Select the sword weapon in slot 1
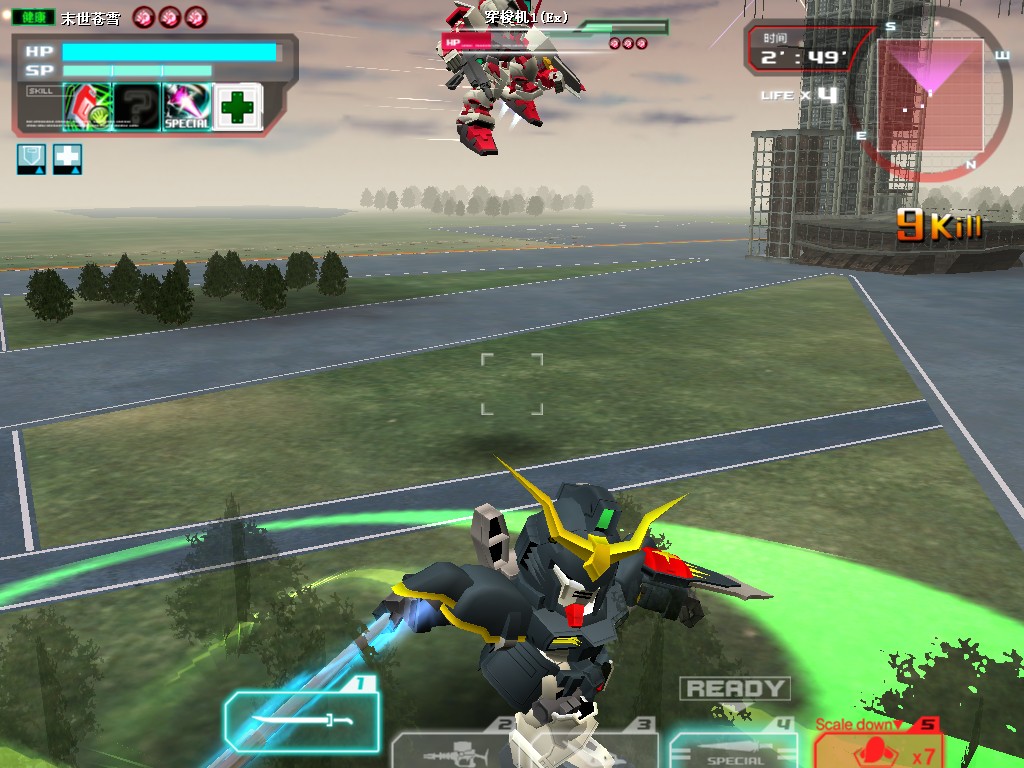The height and width of the screenshot is (768, 1024). [302, 720]
